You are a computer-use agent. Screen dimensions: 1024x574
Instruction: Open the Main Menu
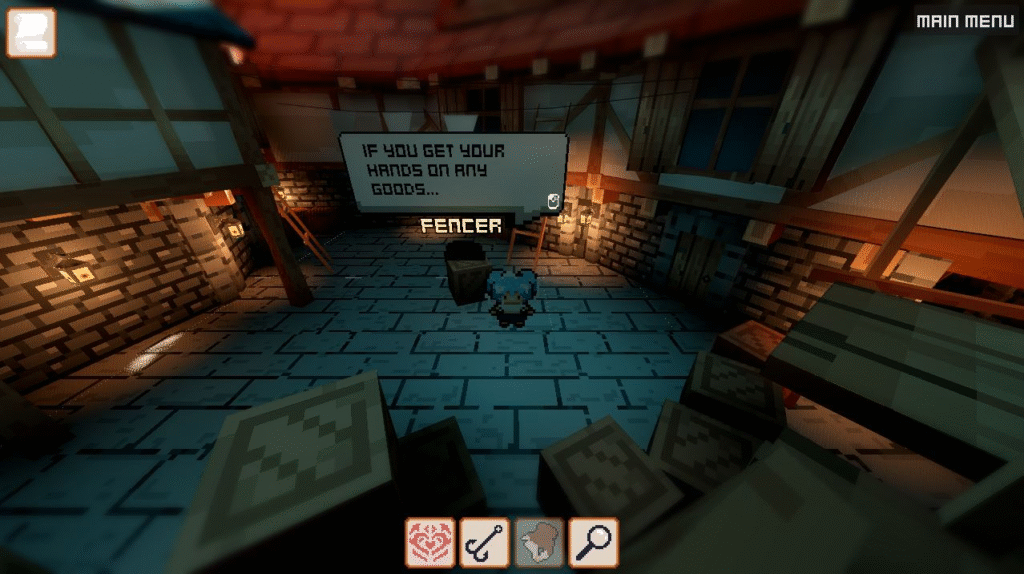(965, 20)
